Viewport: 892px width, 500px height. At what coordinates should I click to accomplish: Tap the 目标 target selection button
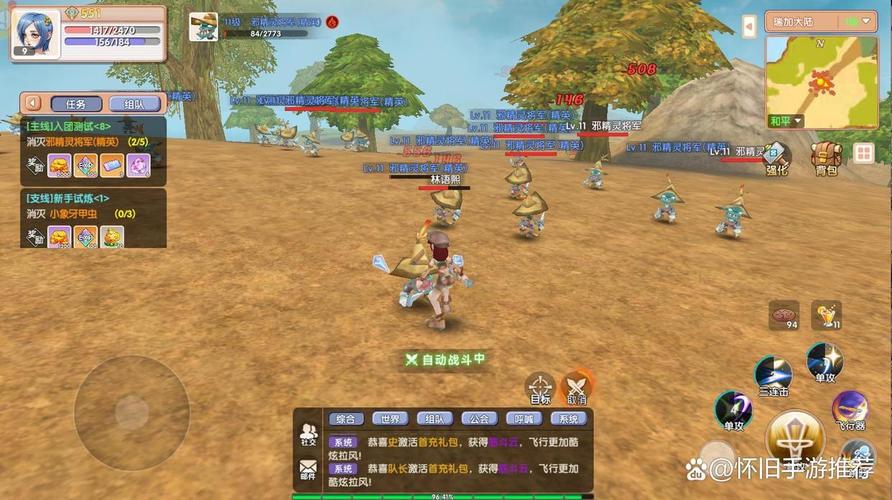coord(540,387)
